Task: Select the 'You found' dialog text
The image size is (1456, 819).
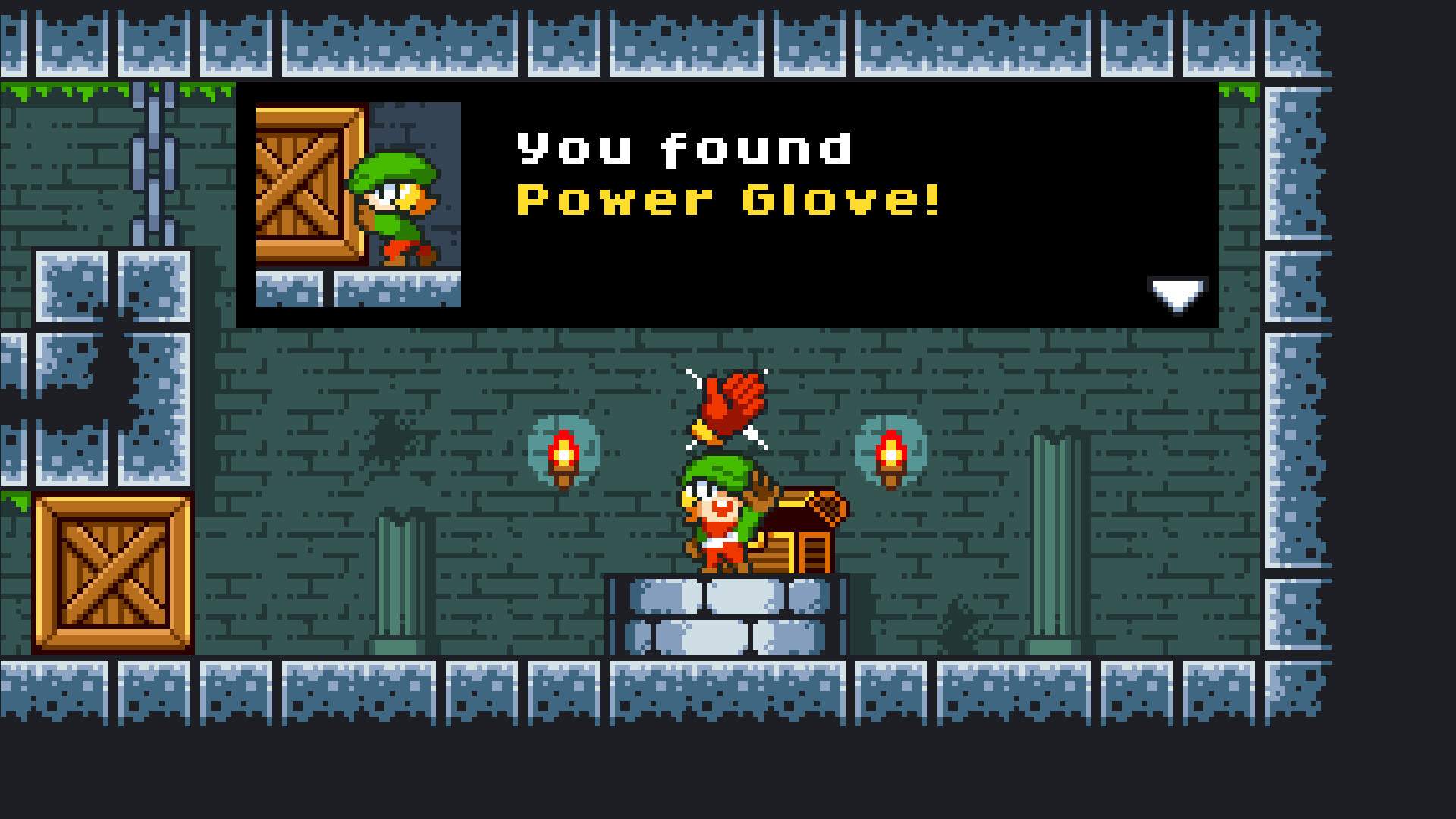Action: coord(682,148)
